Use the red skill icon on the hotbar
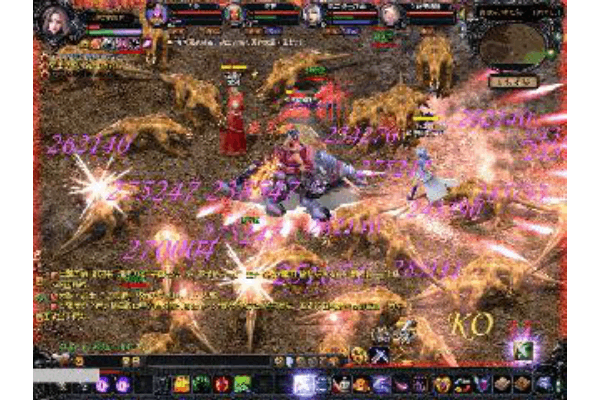This screenshot has width=600, height=400. tap(222, 383)
